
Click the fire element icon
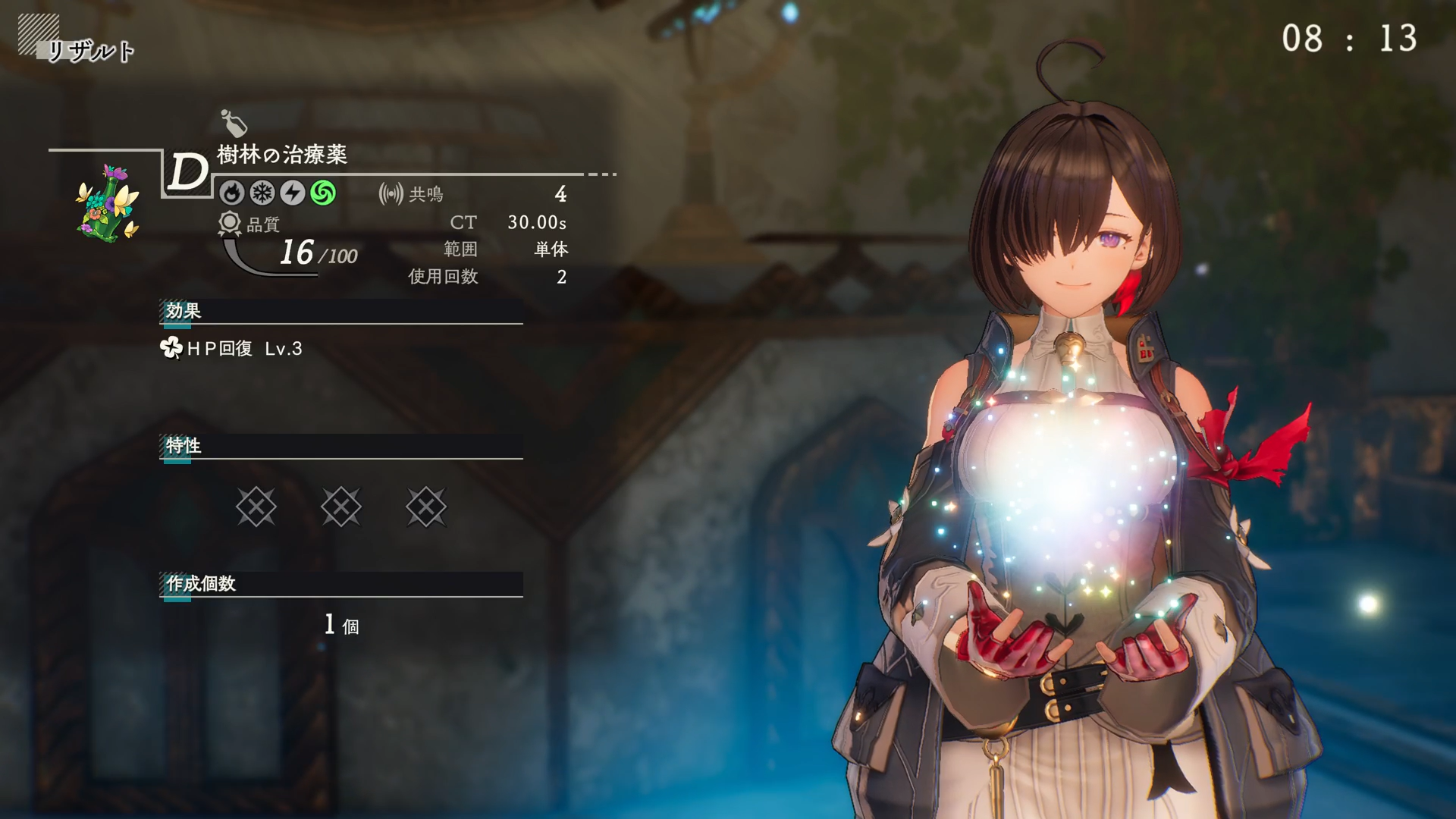point(232,193)
